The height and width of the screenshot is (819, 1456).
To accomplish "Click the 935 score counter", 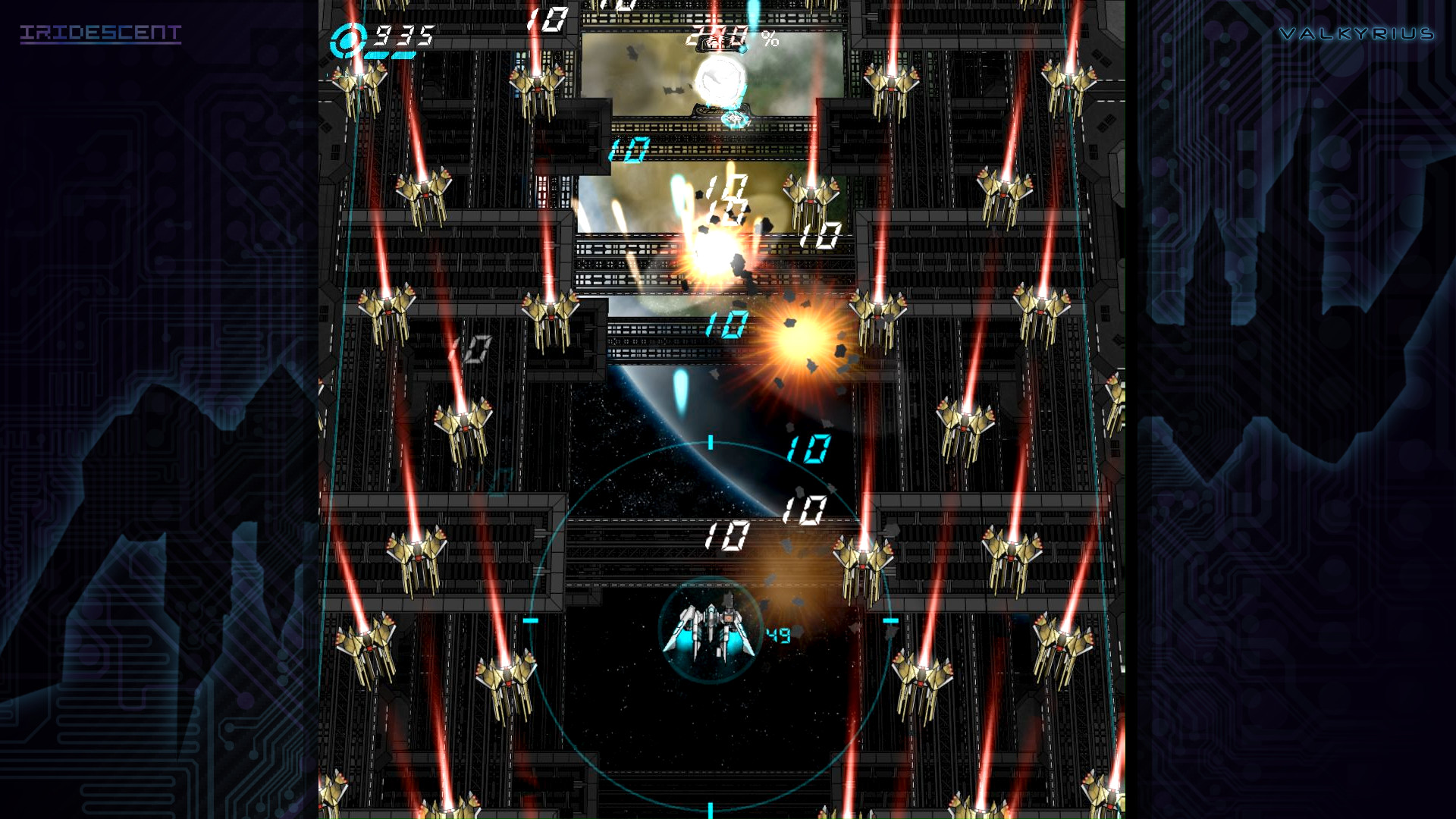I will [x=397, y=35].
